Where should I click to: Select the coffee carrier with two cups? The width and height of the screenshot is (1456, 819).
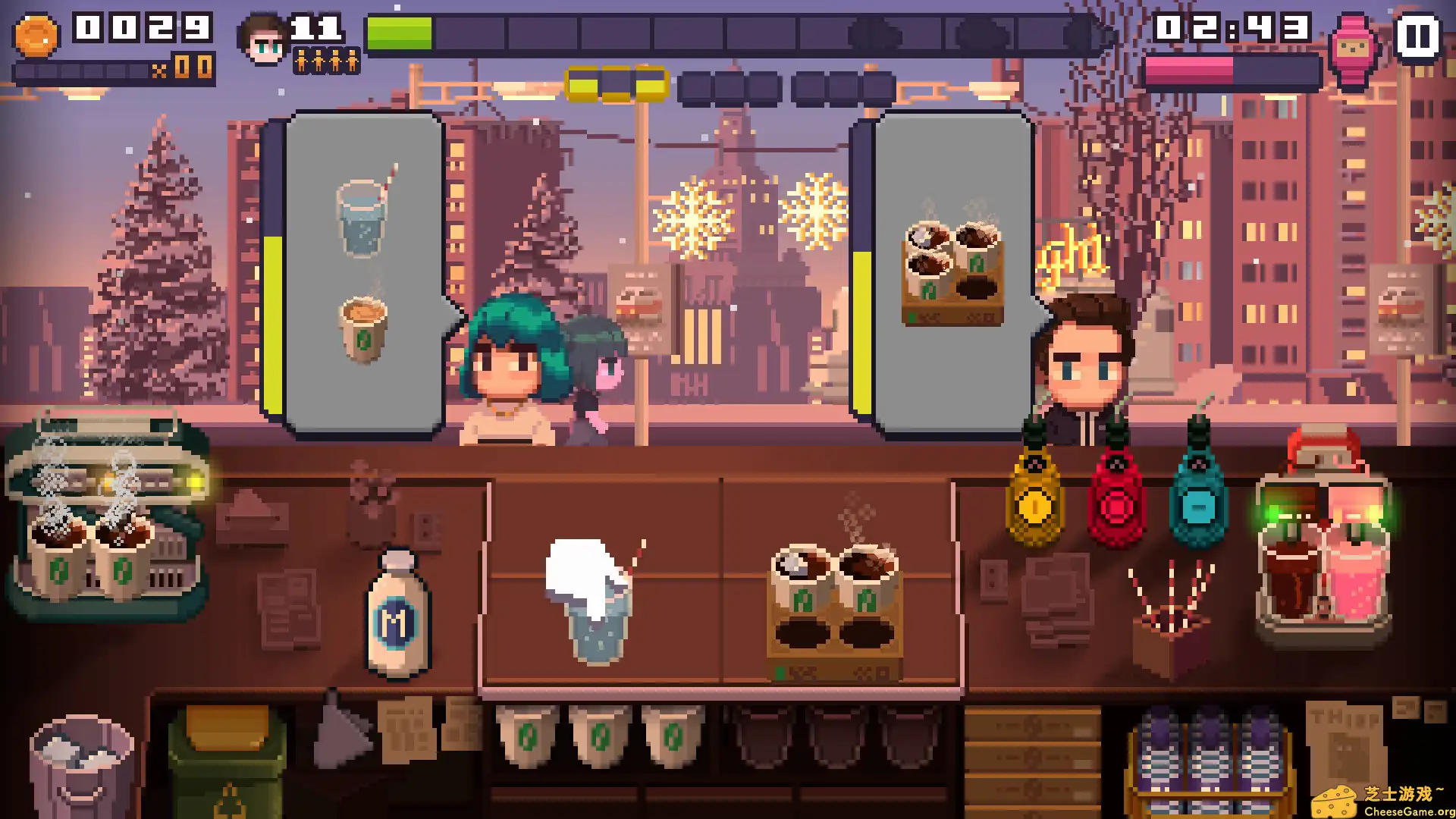[x=834, y=607]
